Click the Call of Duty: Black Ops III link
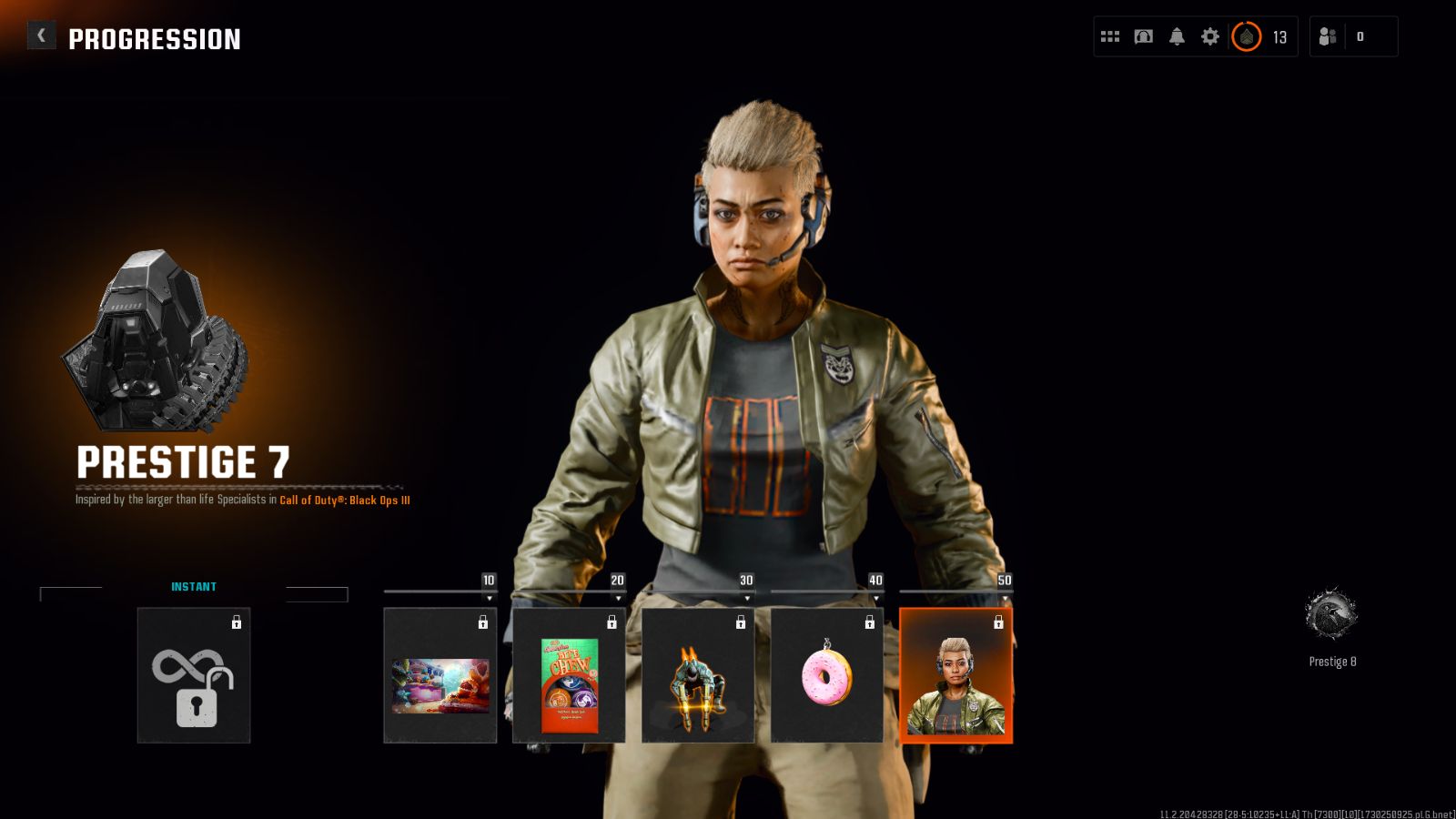This screenshot has width=1456, height=819. point(347,500)
